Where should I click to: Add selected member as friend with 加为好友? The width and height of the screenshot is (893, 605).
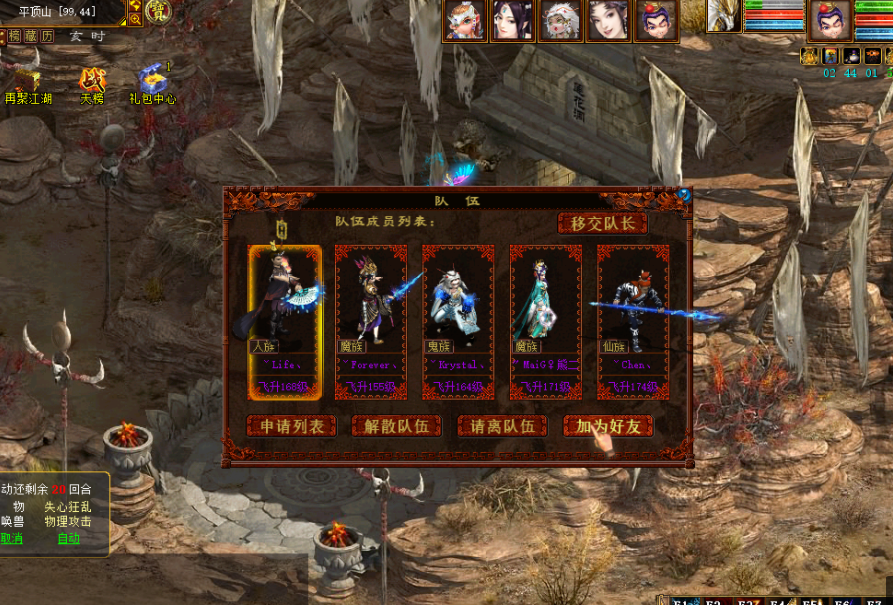point(608,426)
